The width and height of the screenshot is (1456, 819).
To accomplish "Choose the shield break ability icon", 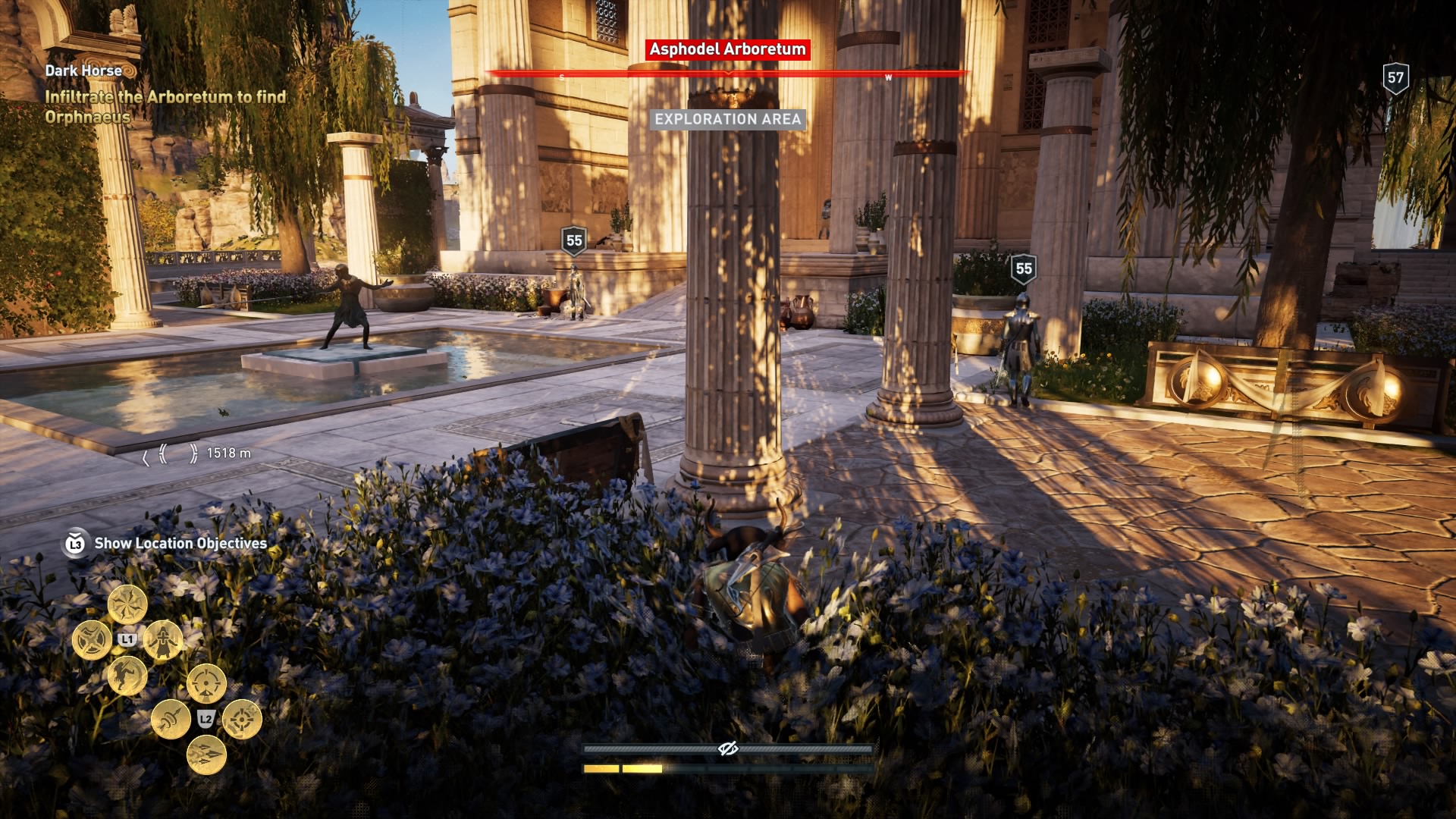I will click(91, 639).
